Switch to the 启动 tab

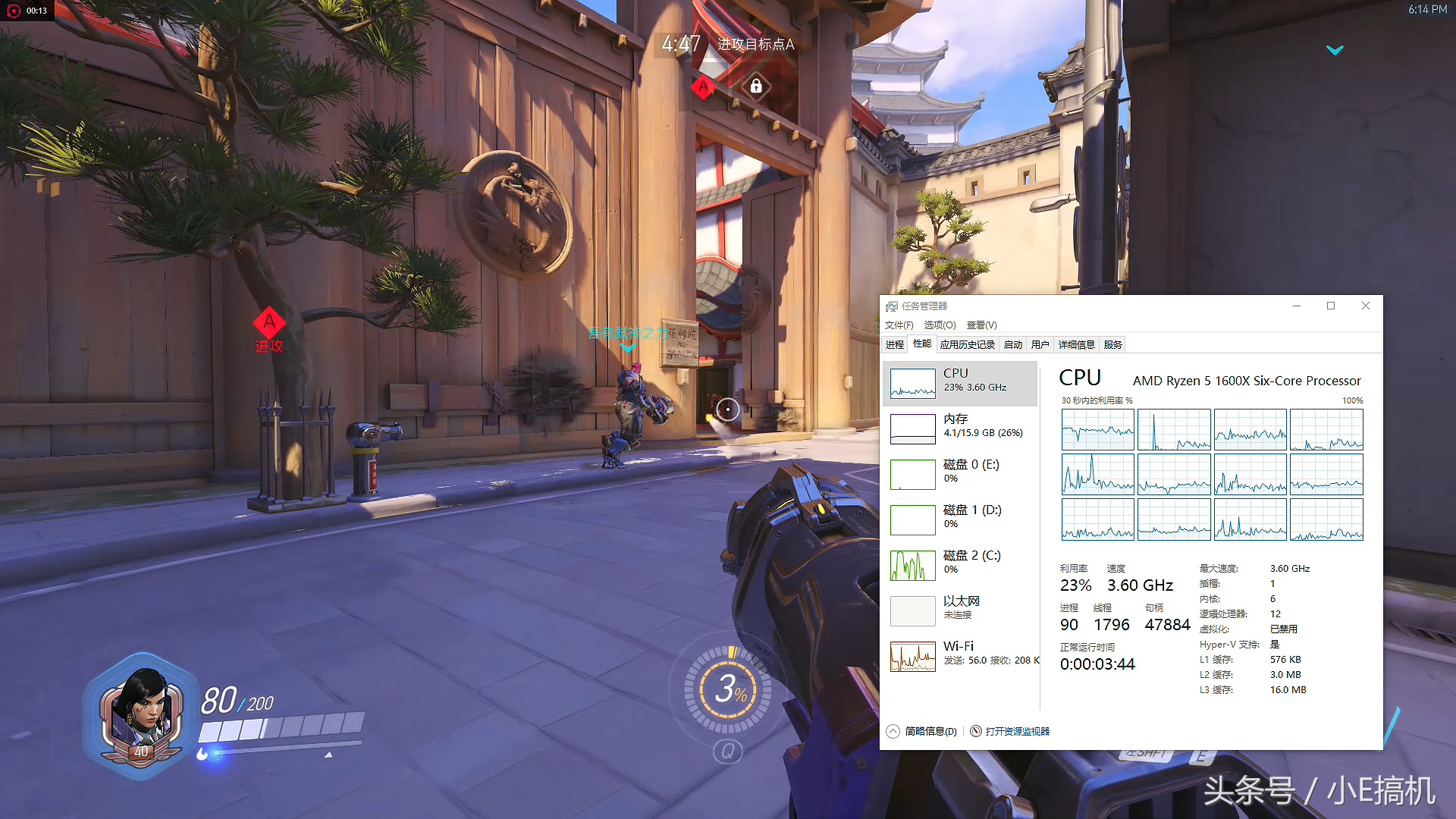[x=1013, y=345]
